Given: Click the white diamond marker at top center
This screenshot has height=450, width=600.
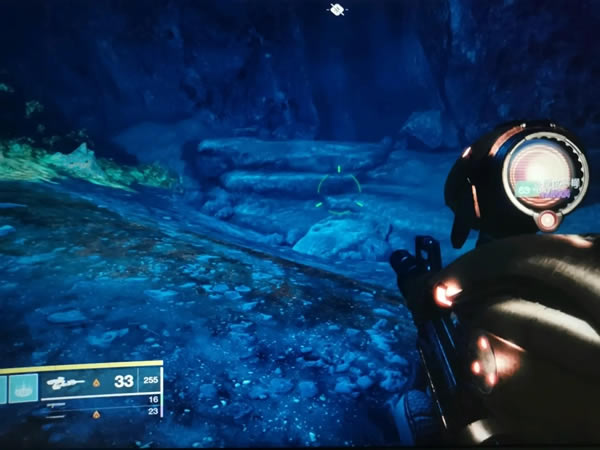Looking at the screenshot, I should click(337, 10).
